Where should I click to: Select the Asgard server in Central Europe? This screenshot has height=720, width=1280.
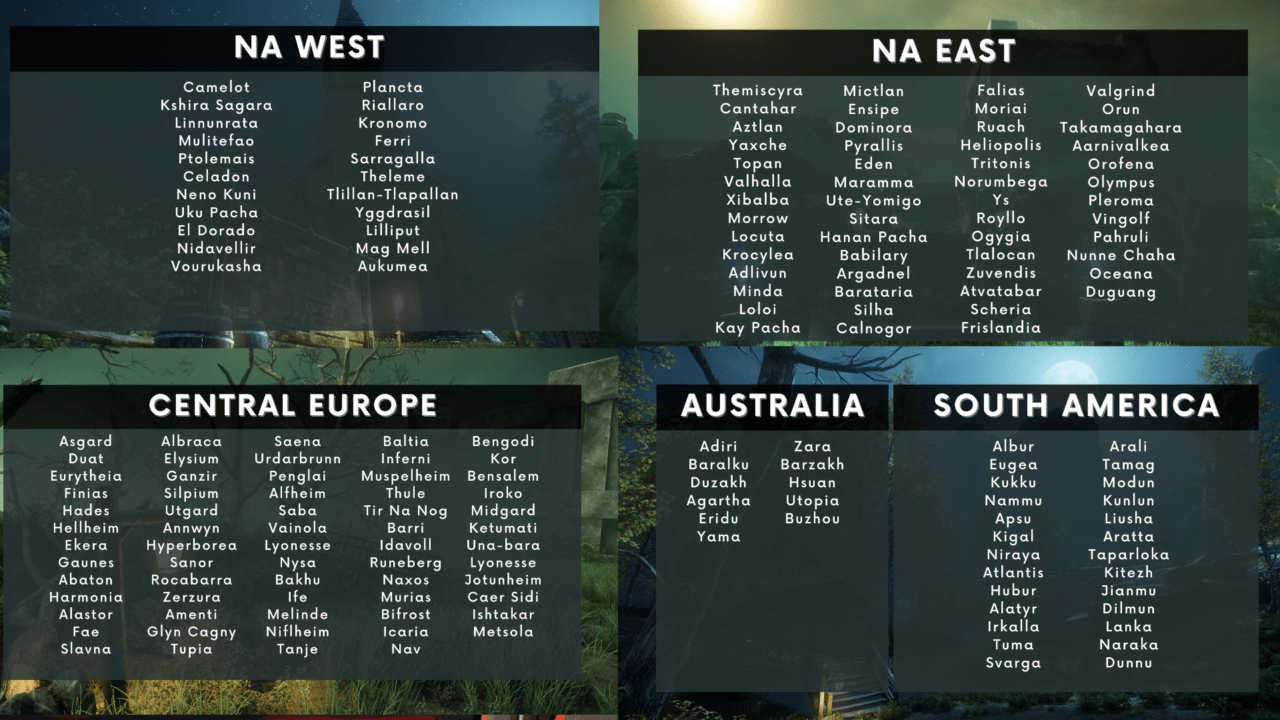86,441
